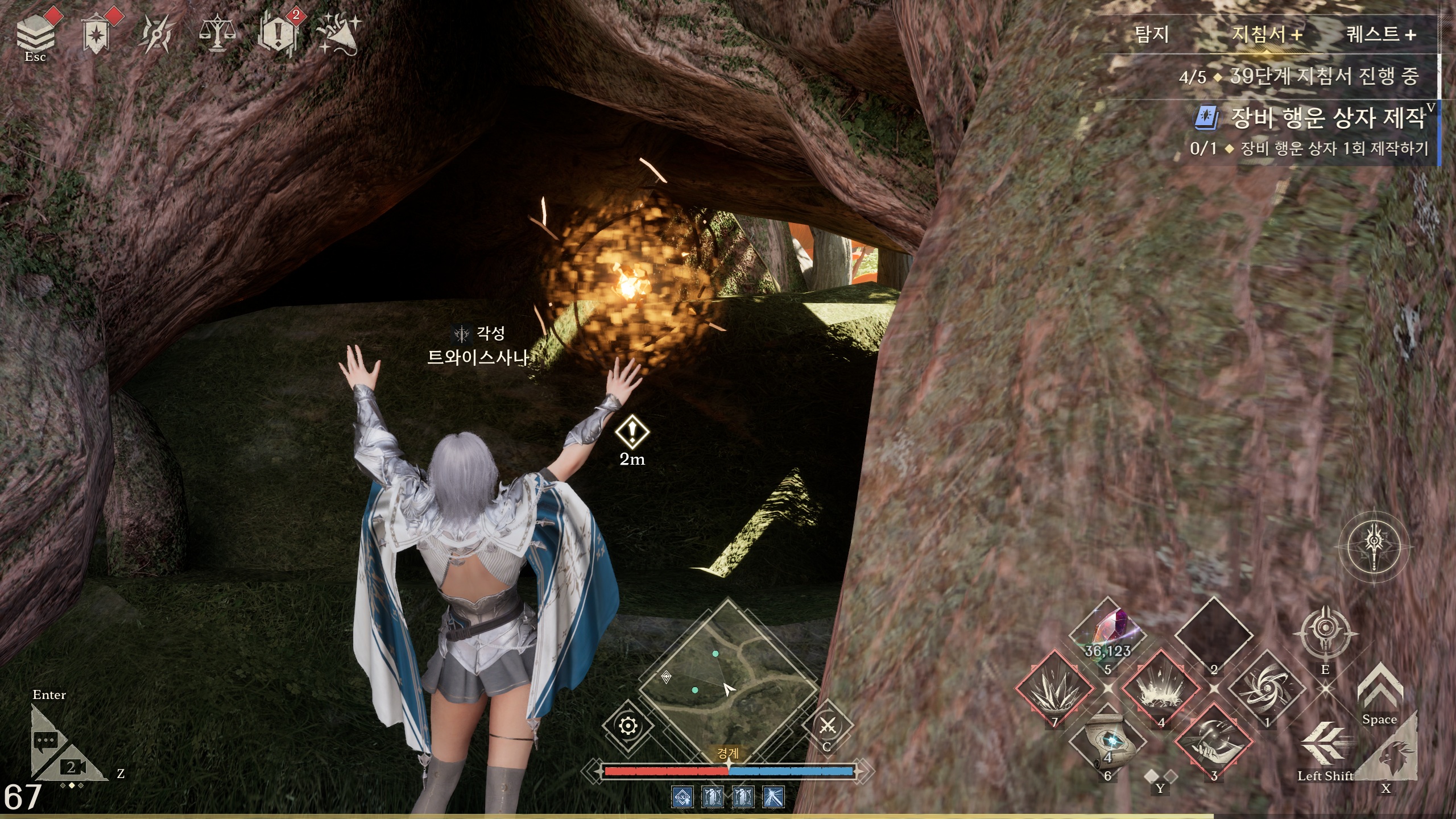Toggle the crossed swords combat mode button
The width and height of the screenshot is (1456, 819).
[828, 726]
